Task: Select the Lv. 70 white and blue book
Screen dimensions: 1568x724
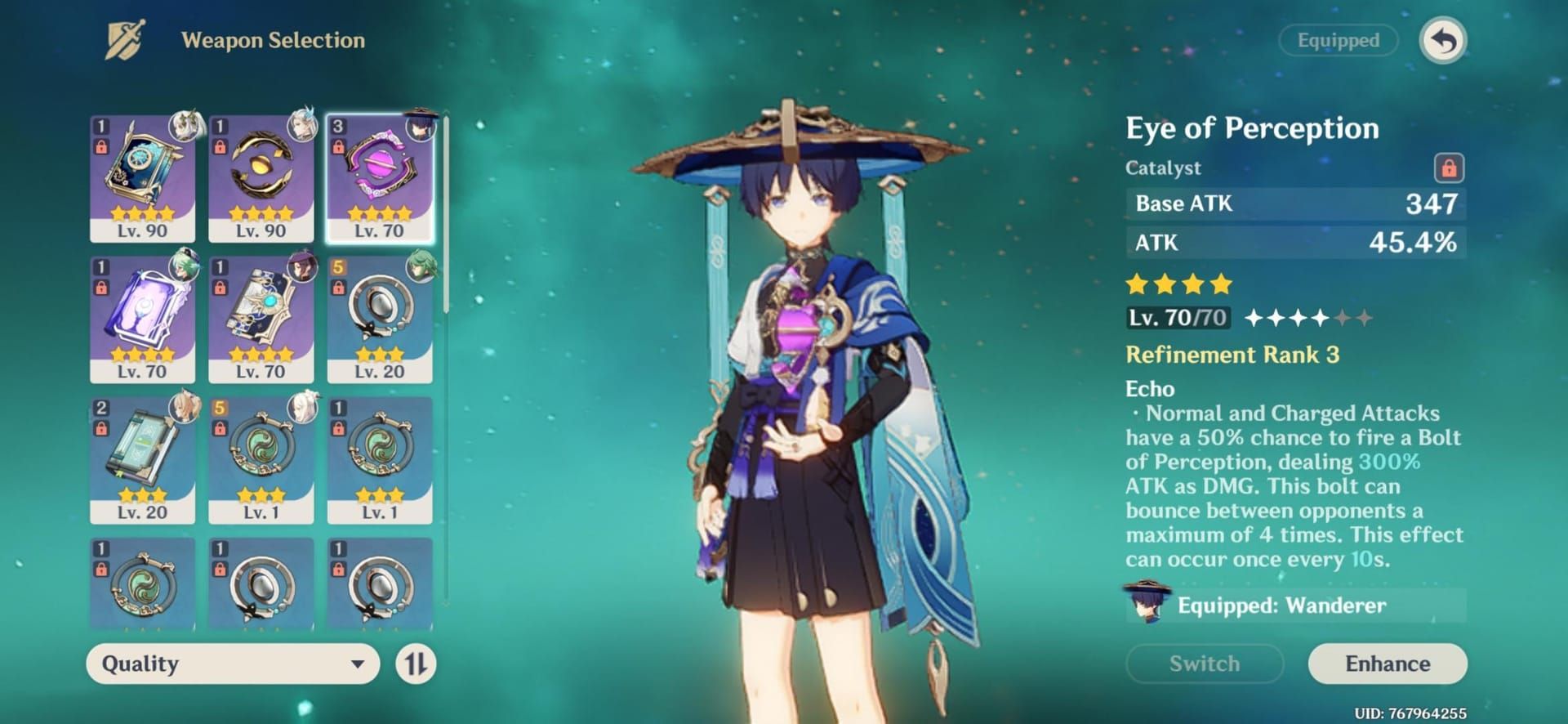Action: [x=261, y=319]
